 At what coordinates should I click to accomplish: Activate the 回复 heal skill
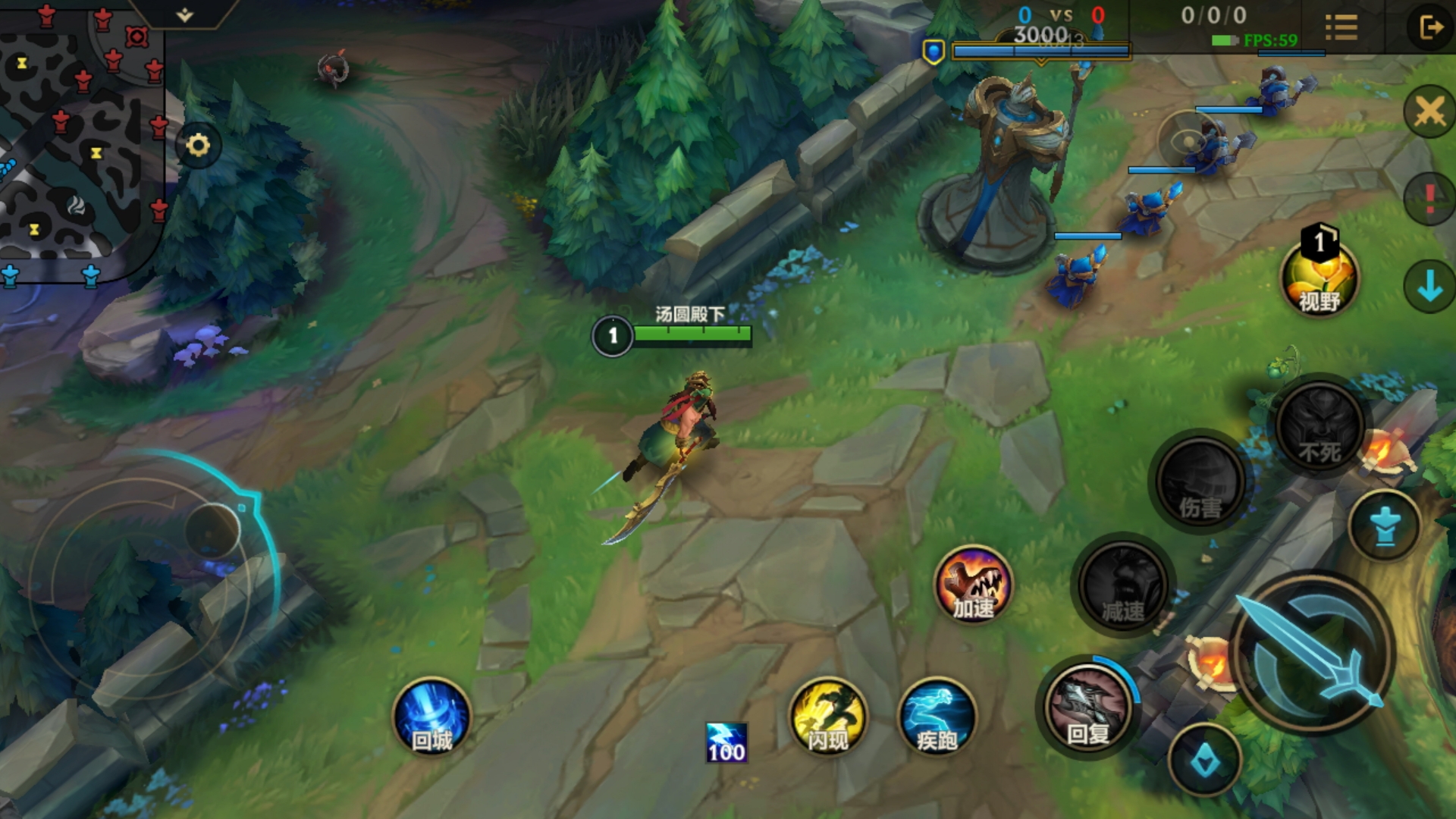(1087, 707)
